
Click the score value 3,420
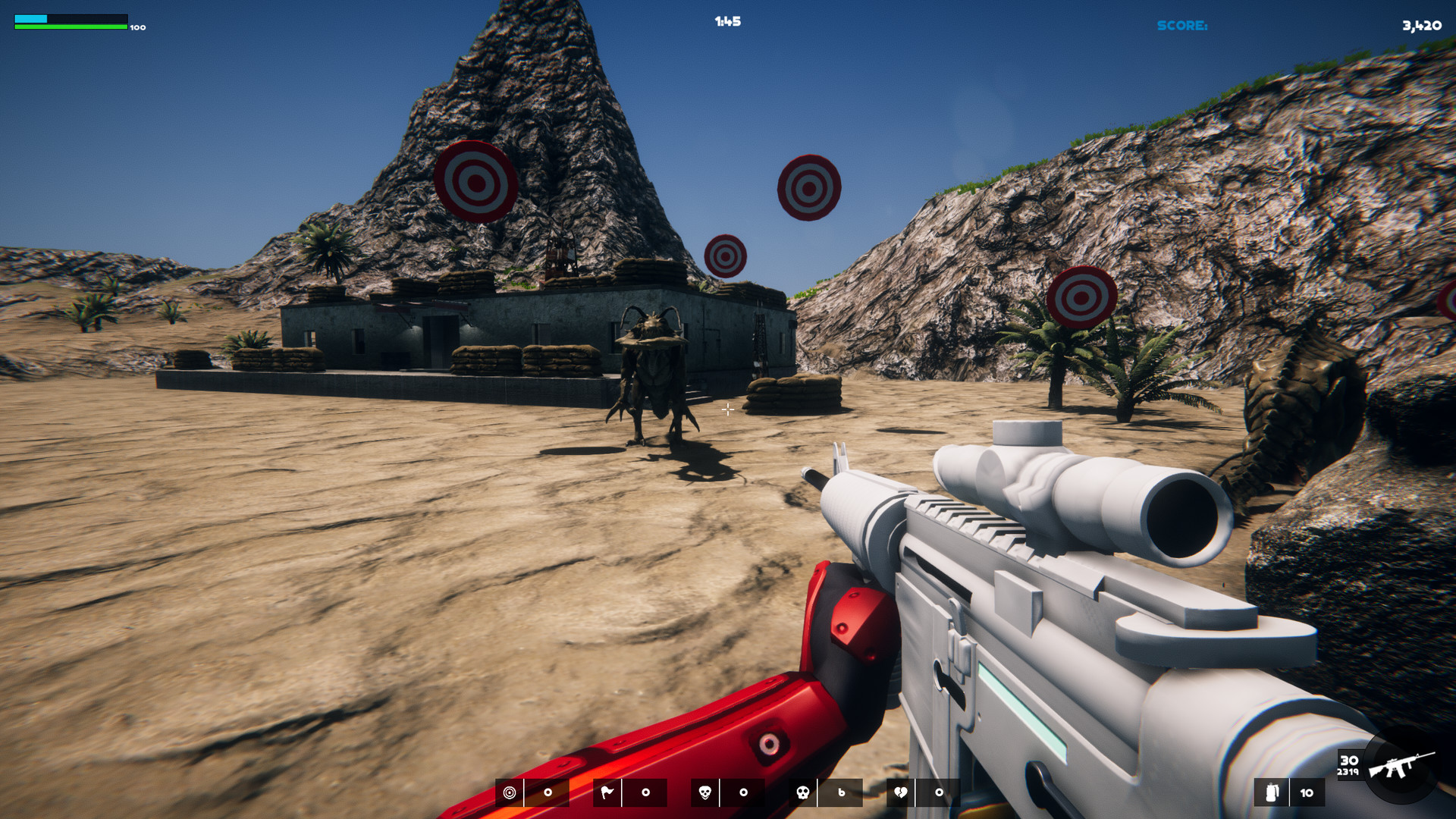pyautogui.click(x=1421, y=25)
